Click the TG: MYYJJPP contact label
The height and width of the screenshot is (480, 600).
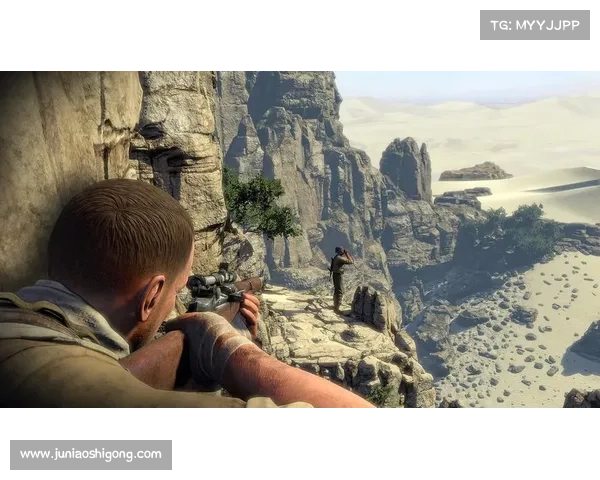pyautogui.click(x=535, y=25)
